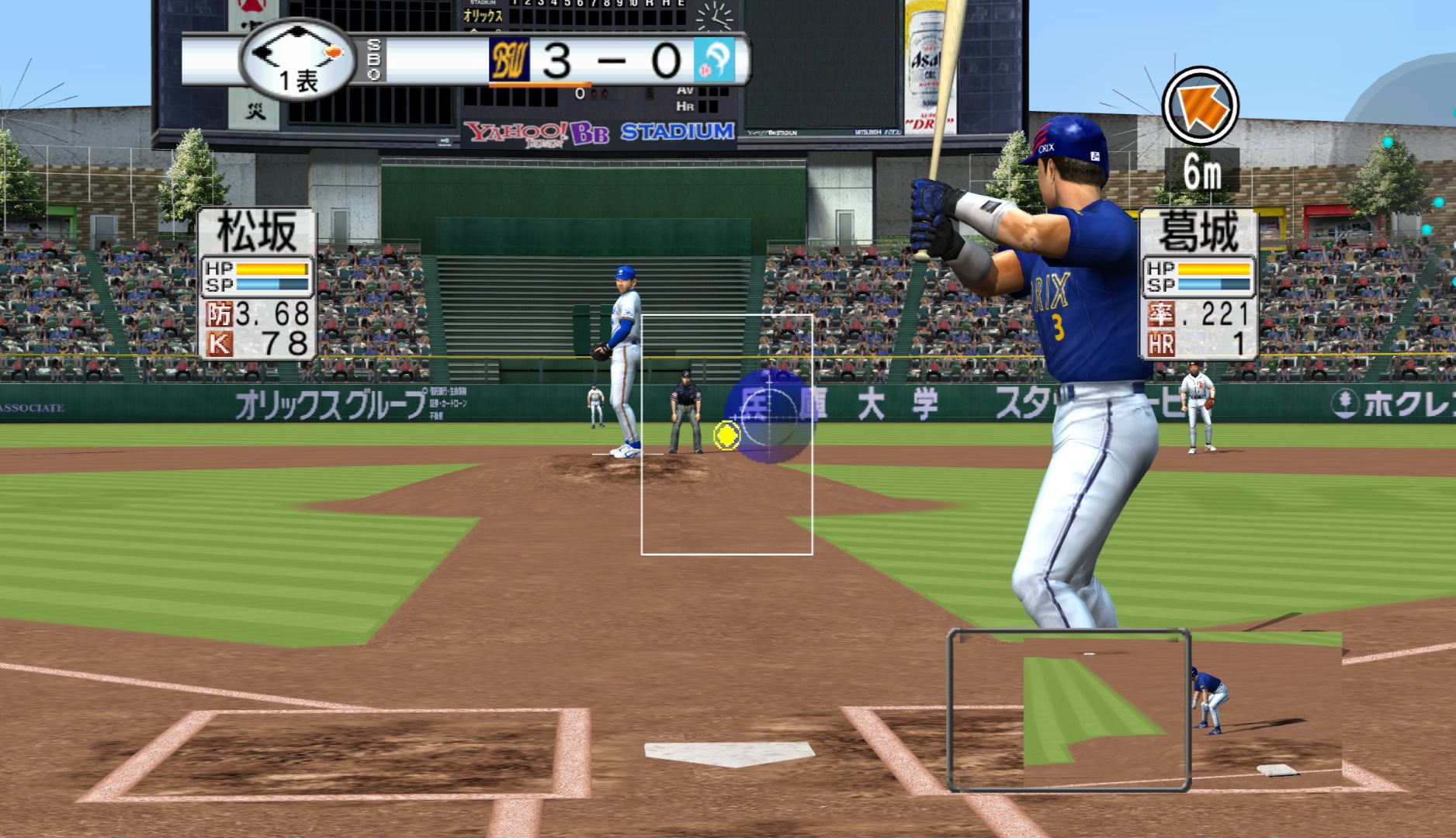The image size is (1456, 838).
Task: Click the light blue opposing team logo
Action: point(713,61)
